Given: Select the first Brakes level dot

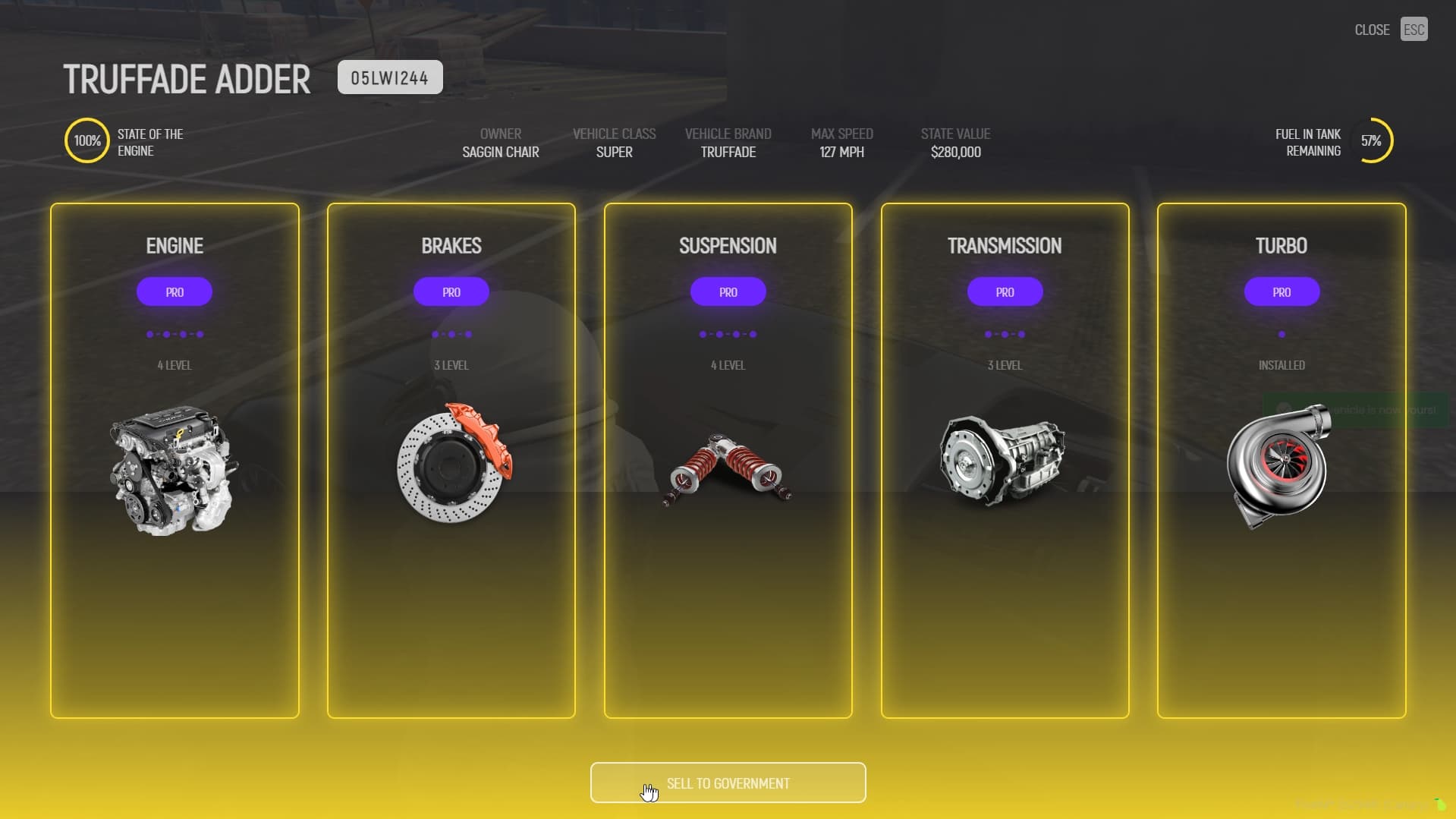Looking at the screenshot, I should (433, 333).
